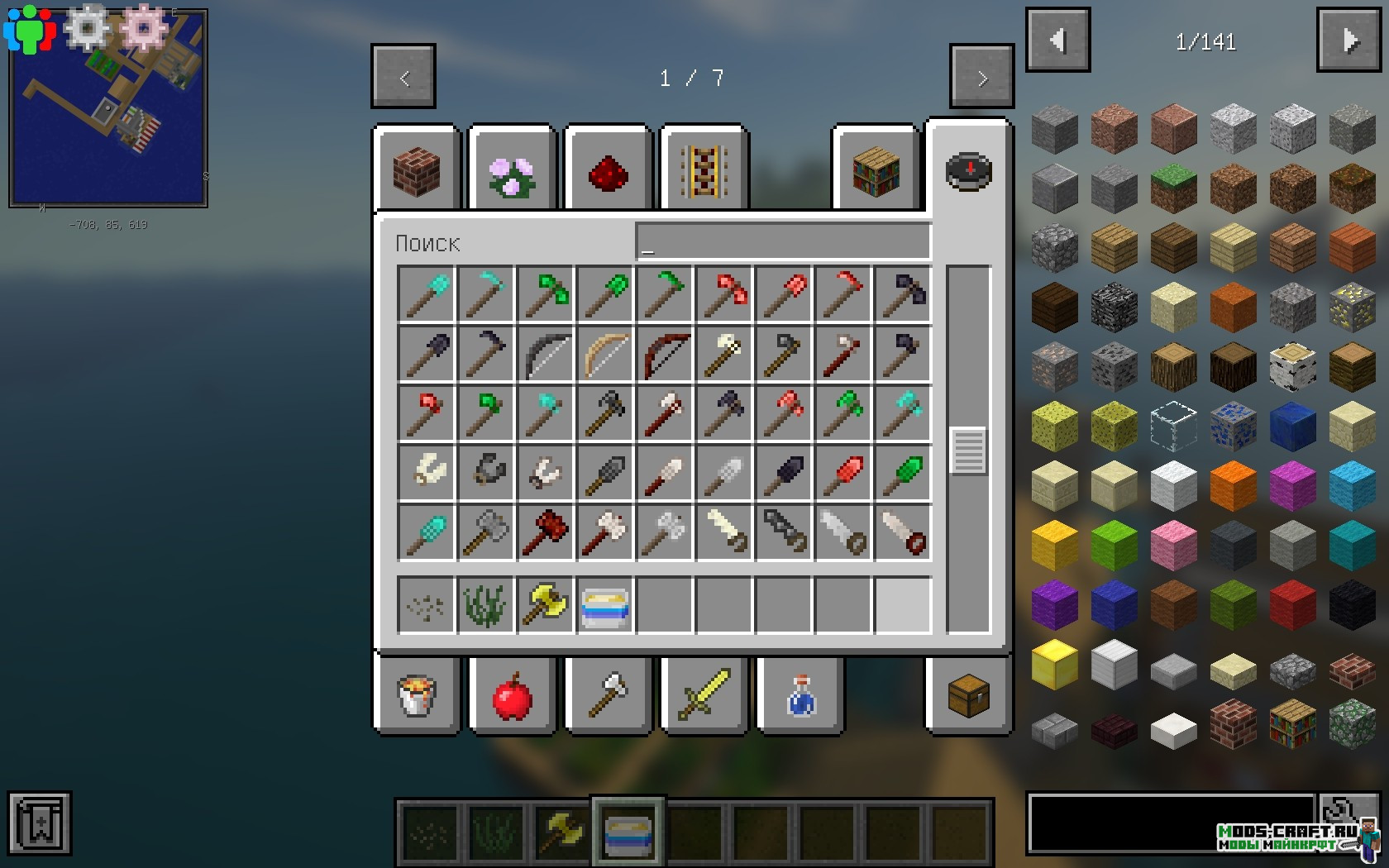The width and height of the screenshot is (1389, 868).
Task: Click the minimap in the corner
Action: [x=108, y=108]
